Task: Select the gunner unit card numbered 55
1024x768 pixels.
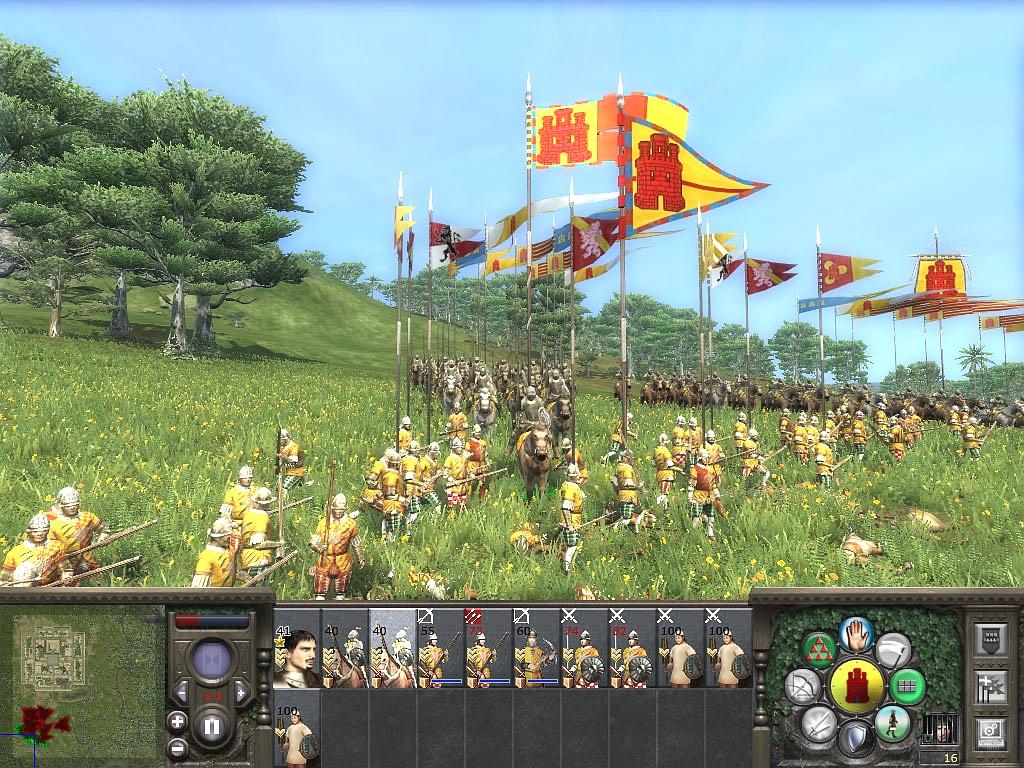Action: (x=440, y=648)
